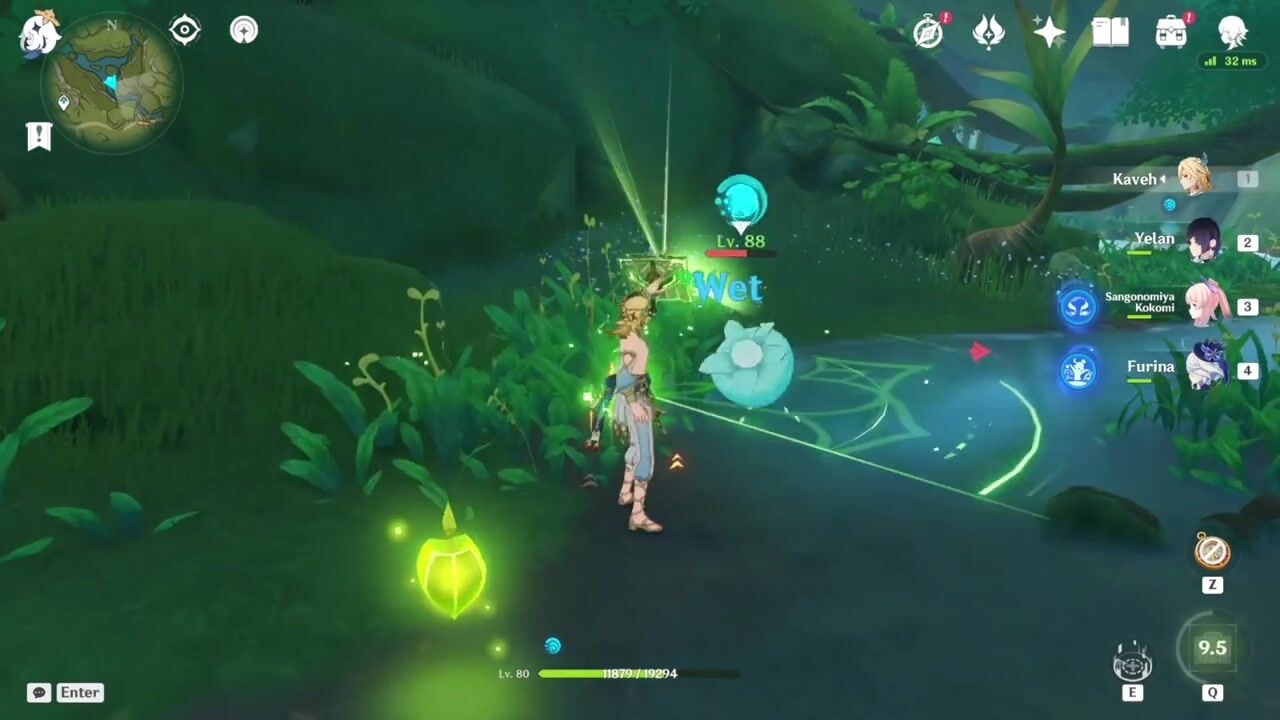Open the character profile icon
Image resolution: width=1280 pixels, height=720 pixels.
(1232, 33)
